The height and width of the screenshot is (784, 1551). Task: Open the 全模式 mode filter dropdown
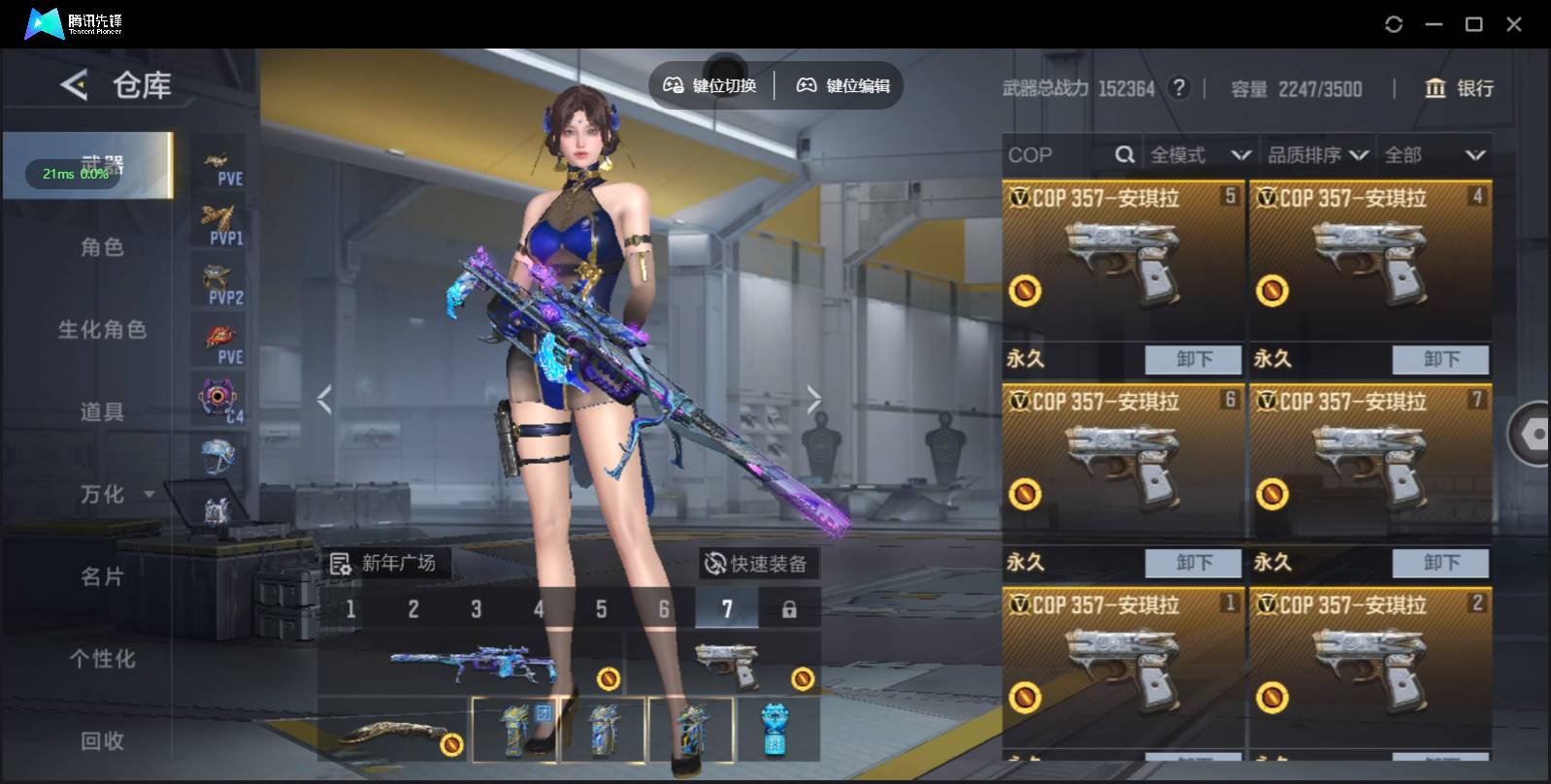point(1200,155)
